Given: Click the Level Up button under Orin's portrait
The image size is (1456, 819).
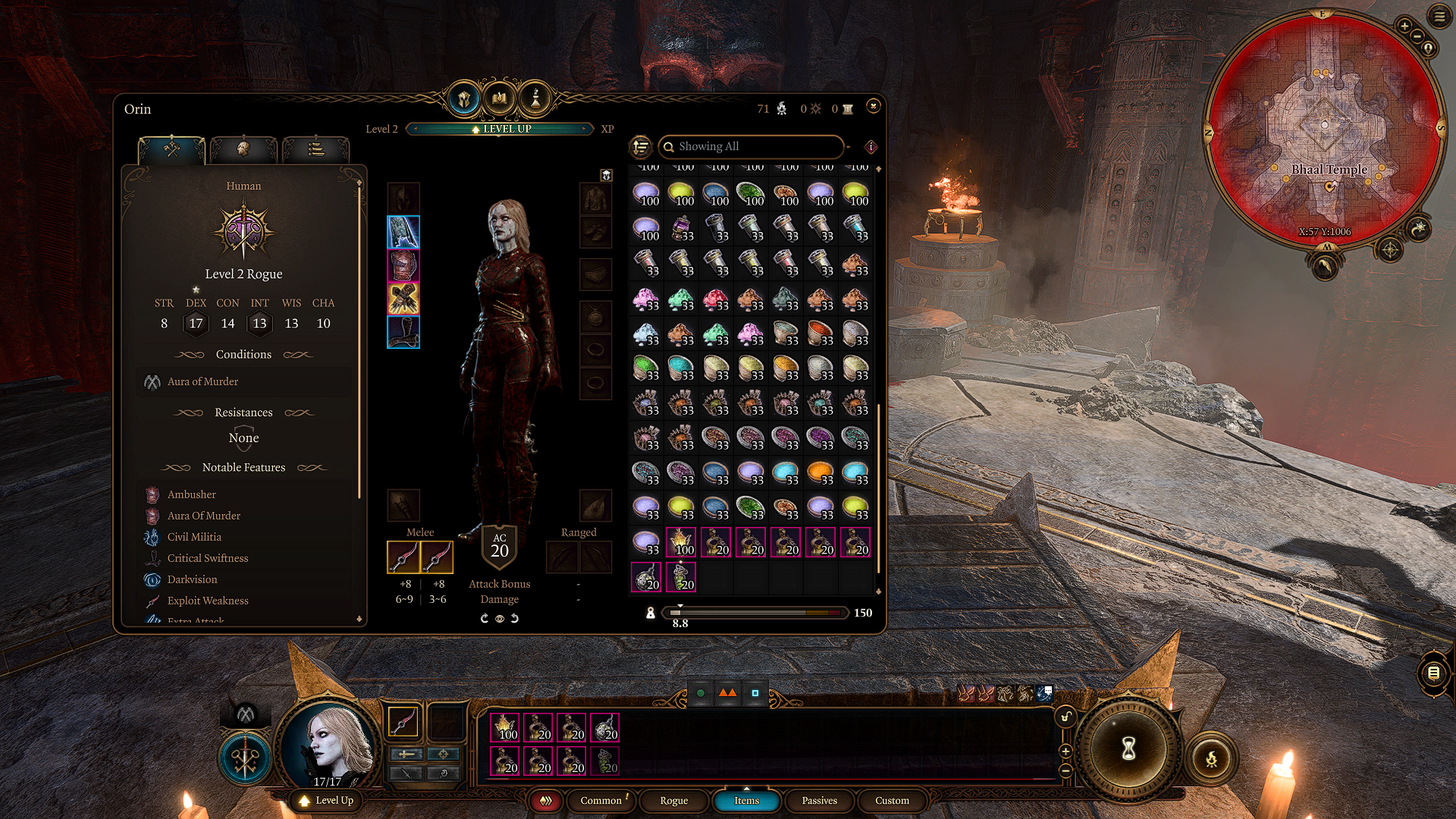Looking at the screenshot, I should tap(325, 800).
